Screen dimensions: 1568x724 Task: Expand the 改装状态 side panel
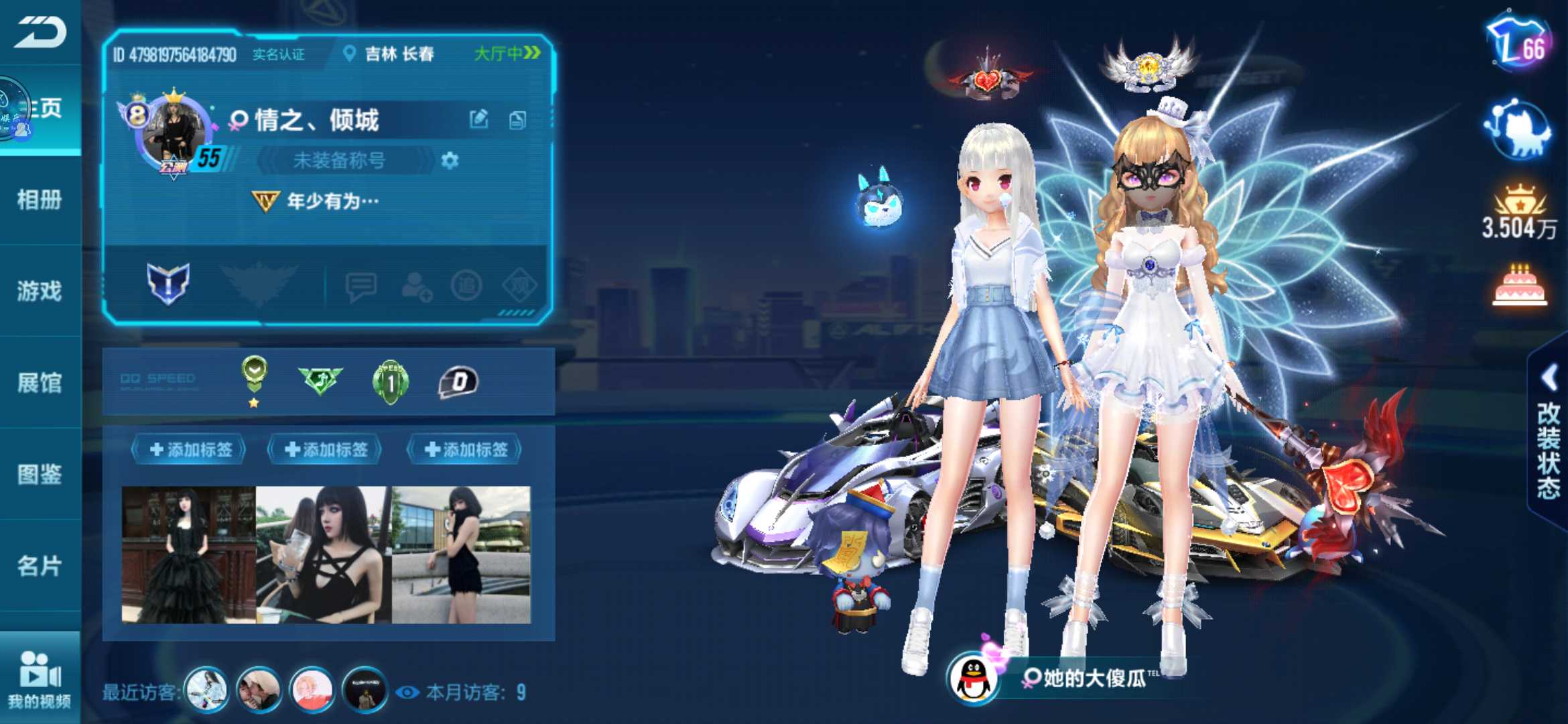1548,436
